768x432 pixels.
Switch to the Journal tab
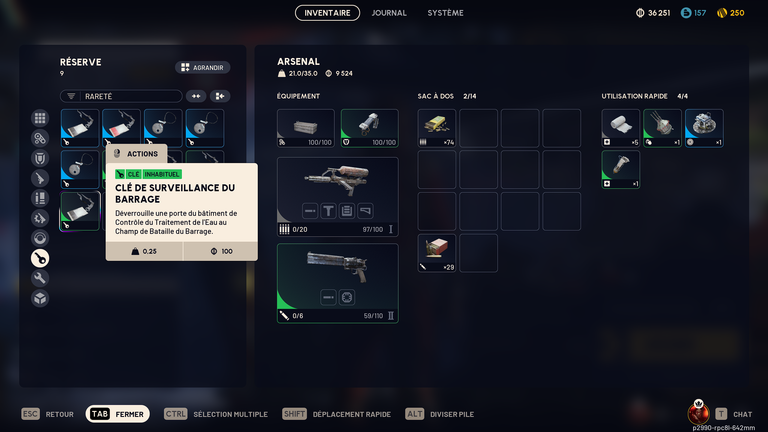pyautogui.click(x=389, y=13)
